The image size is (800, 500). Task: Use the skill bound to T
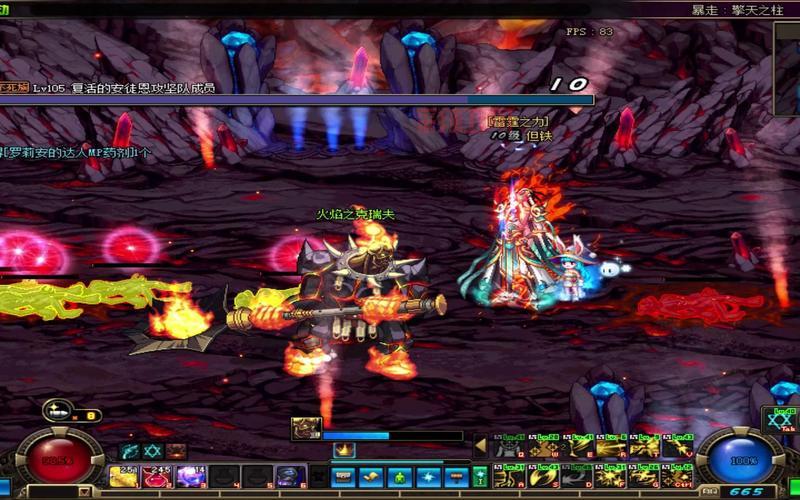(x=645, y=446)
